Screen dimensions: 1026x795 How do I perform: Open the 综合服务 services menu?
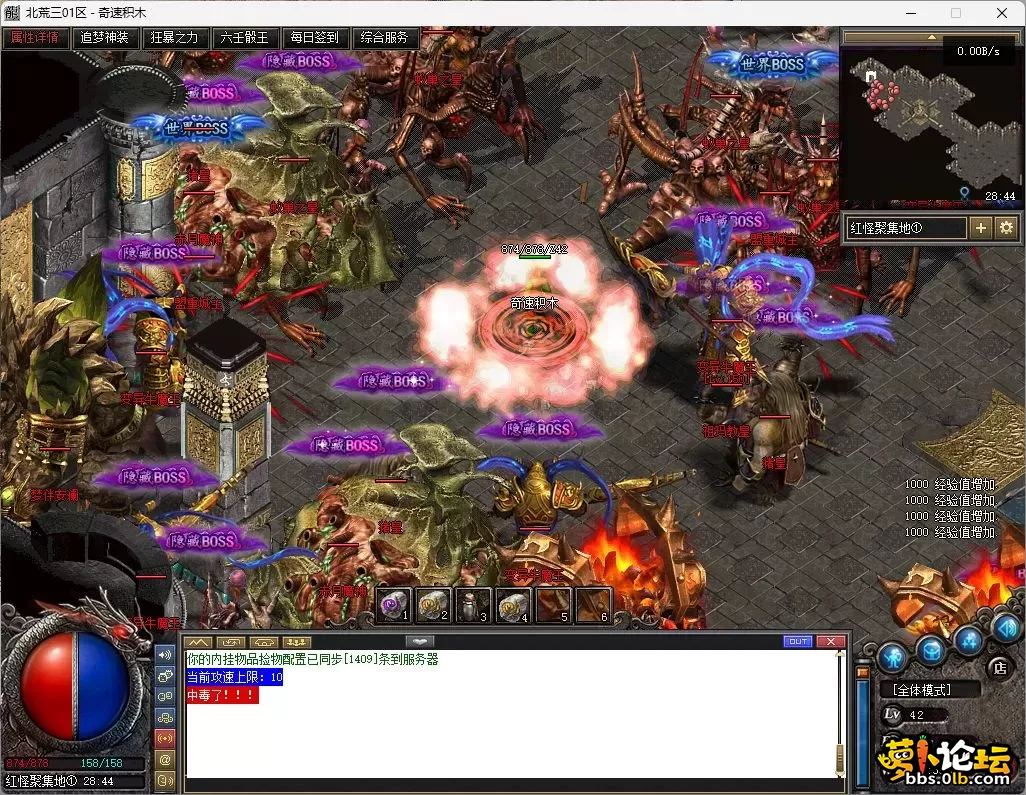tap(385, 38)
